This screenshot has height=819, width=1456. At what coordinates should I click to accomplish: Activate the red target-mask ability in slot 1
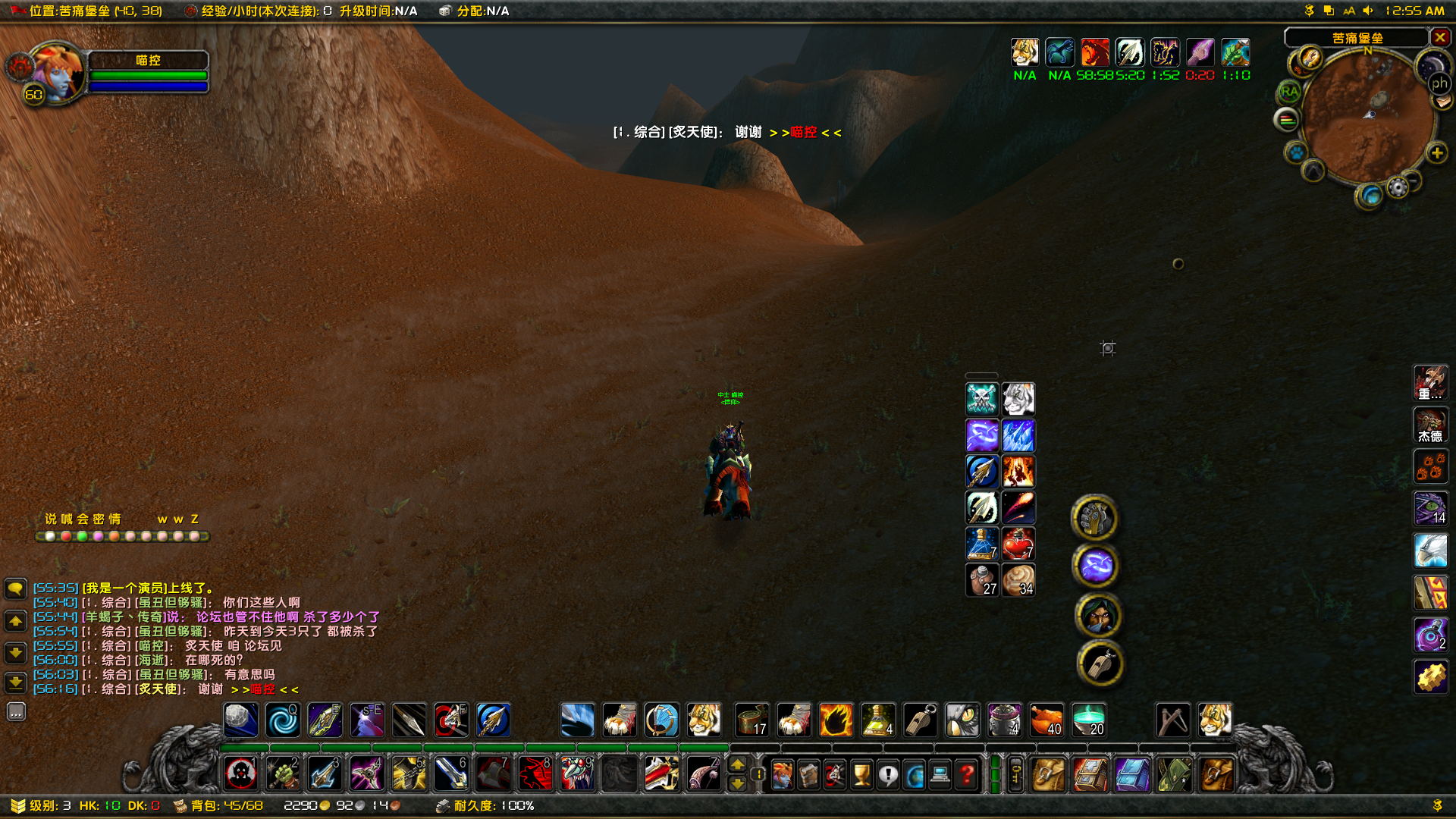[x=242, y=774]
